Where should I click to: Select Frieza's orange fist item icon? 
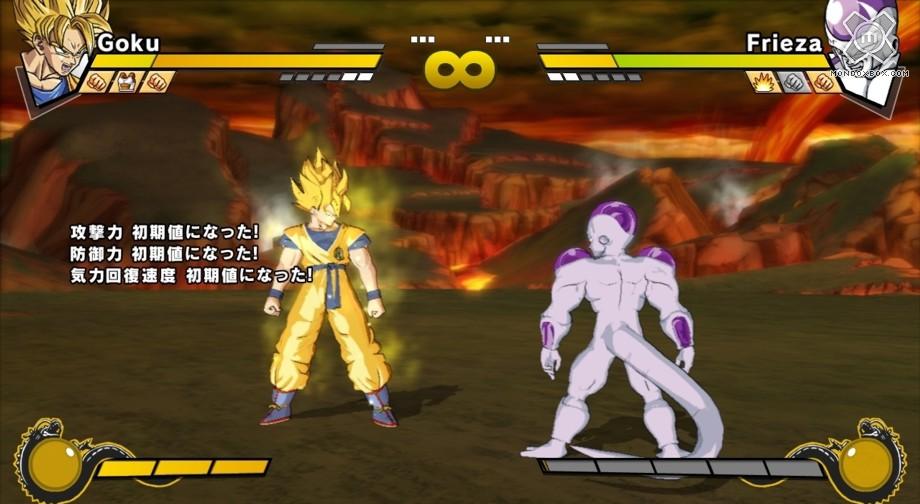824,82
